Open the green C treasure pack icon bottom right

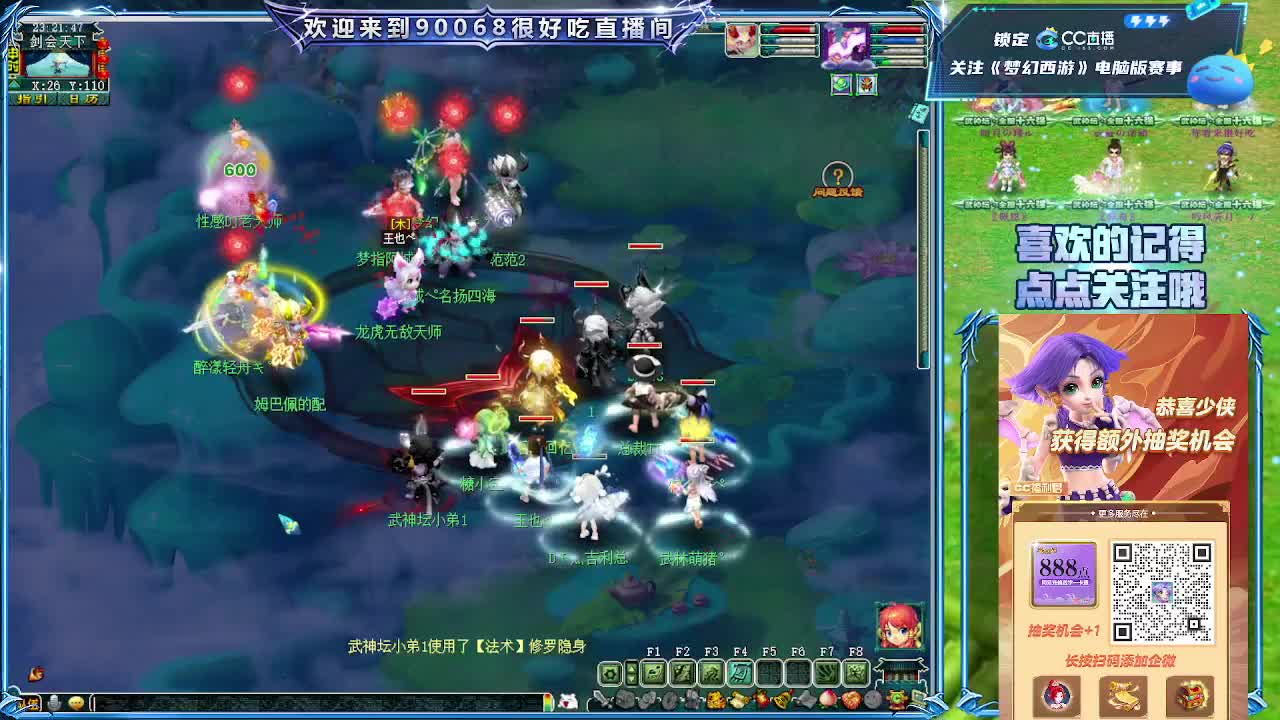coord(895,699)
